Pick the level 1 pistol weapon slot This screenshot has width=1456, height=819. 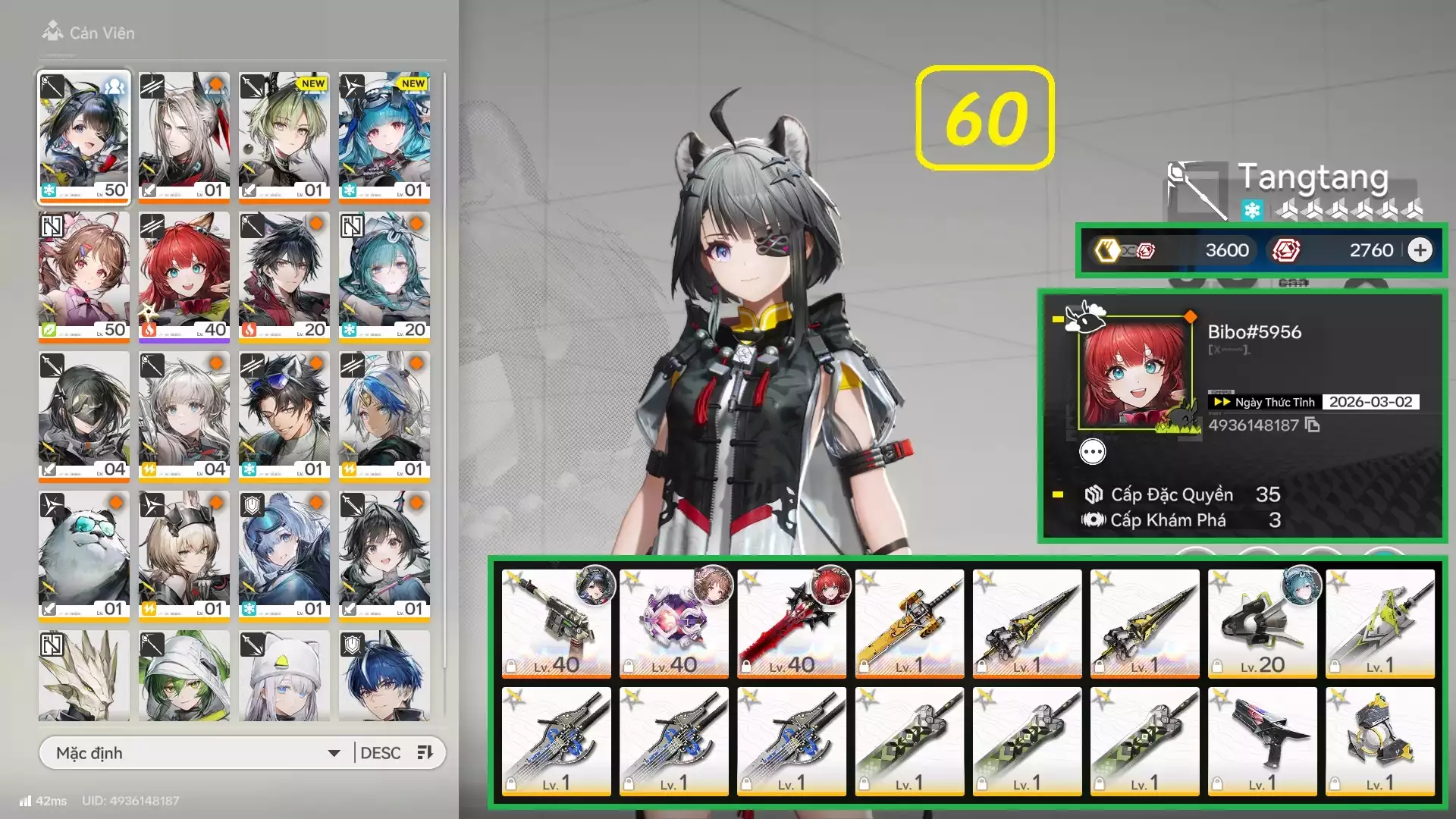point(1262,741)
